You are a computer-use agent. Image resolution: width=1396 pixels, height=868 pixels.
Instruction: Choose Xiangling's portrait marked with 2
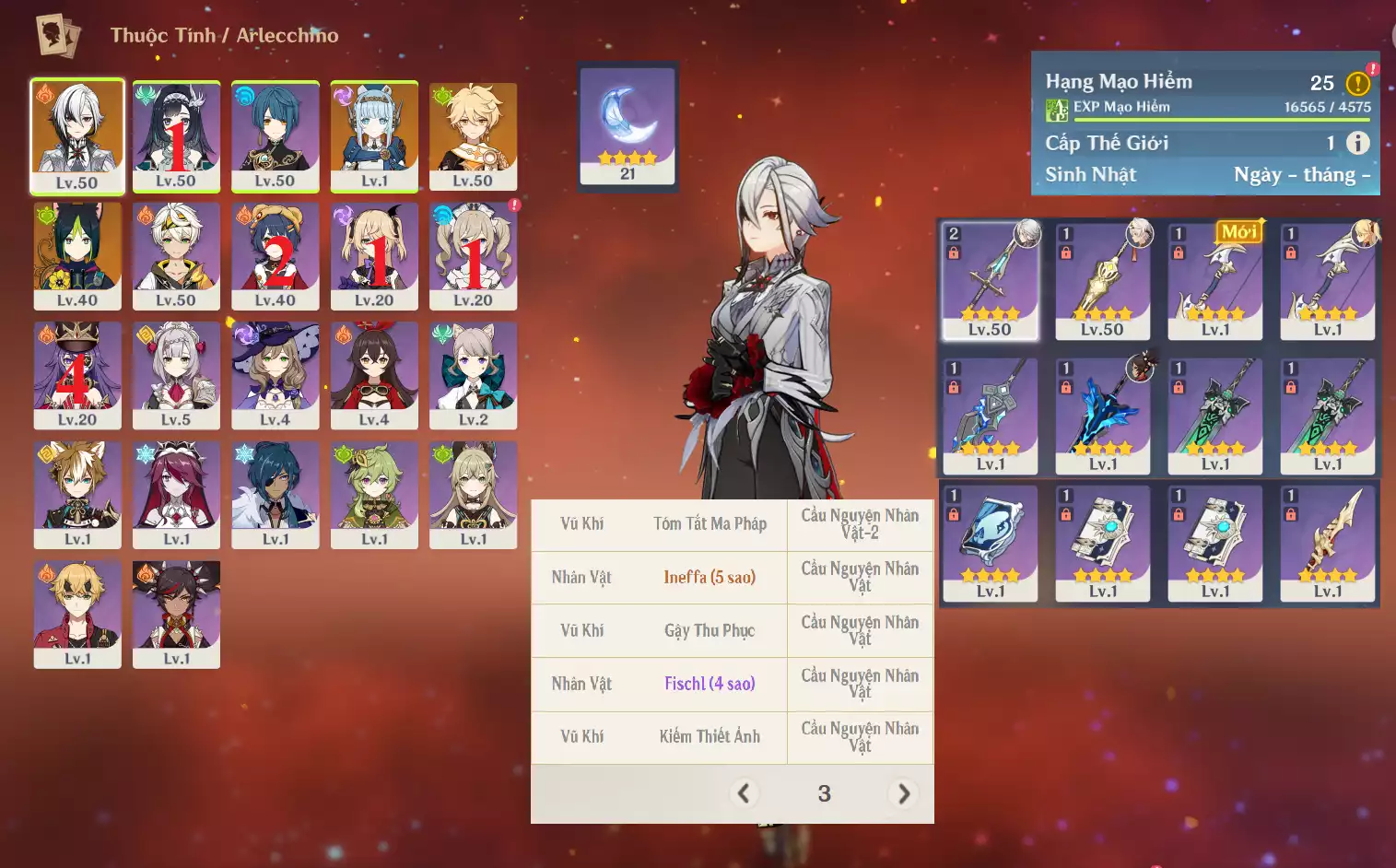[275, 255]
